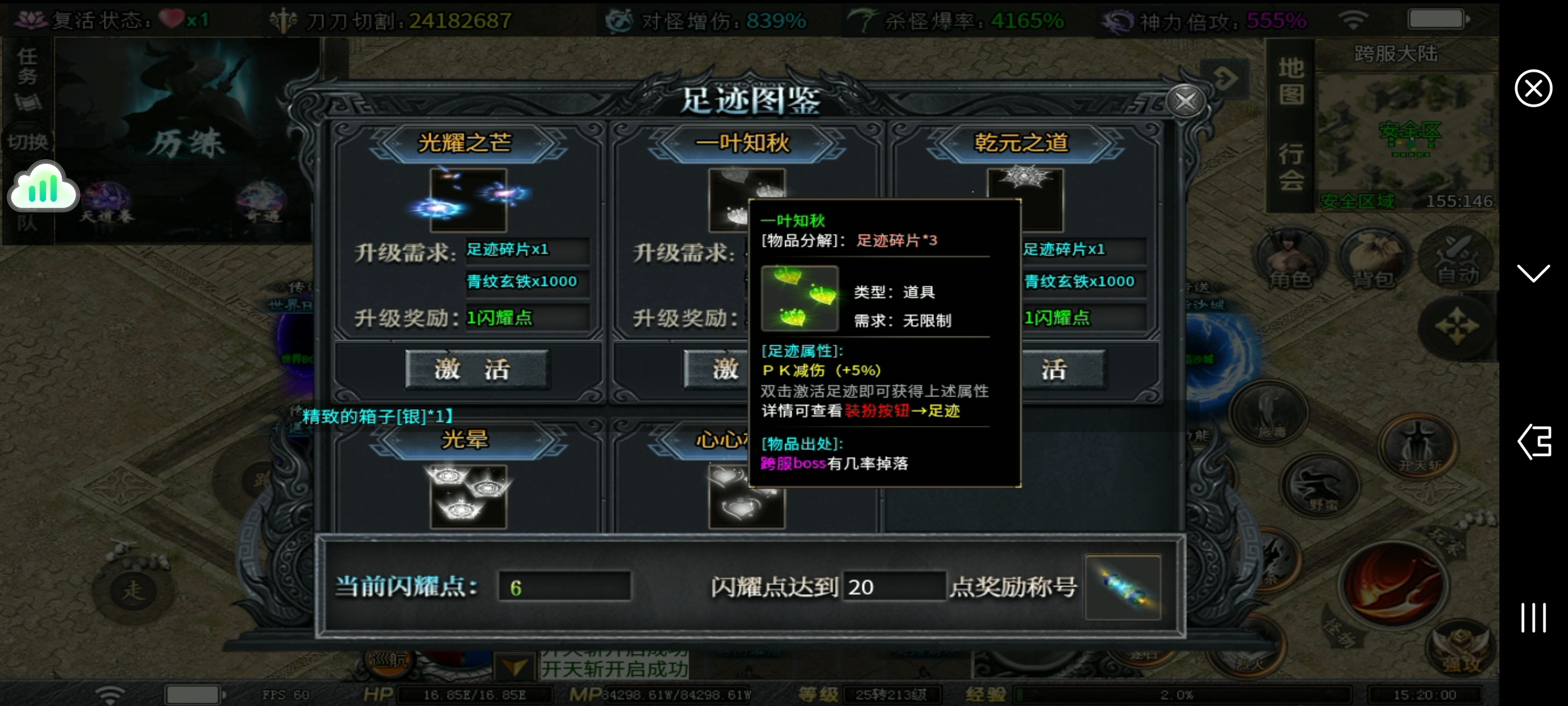The height and width of the screenshot is (706, 1568).
Task: Select the 切换 tab on the left edge
Action: pyautogui.click(x=27, y=141)
